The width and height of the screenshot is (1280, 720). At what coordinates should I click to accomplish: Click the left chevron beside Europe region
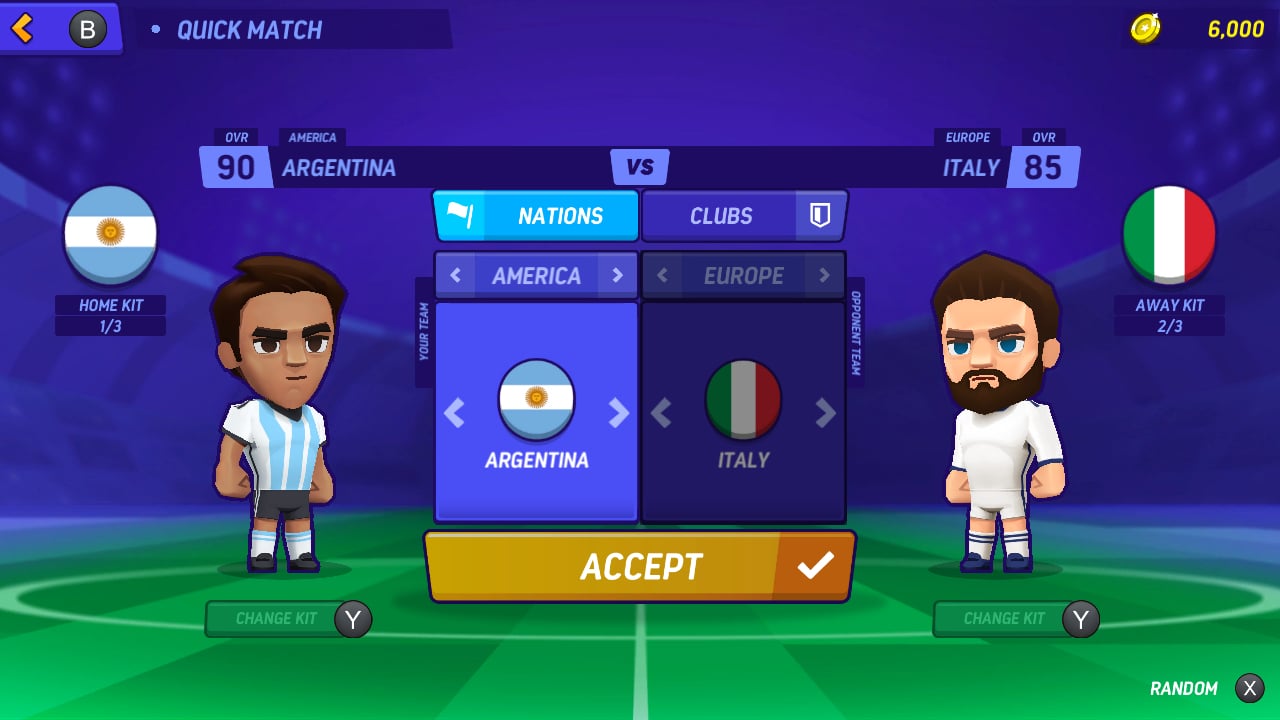[x=661, y=275]
